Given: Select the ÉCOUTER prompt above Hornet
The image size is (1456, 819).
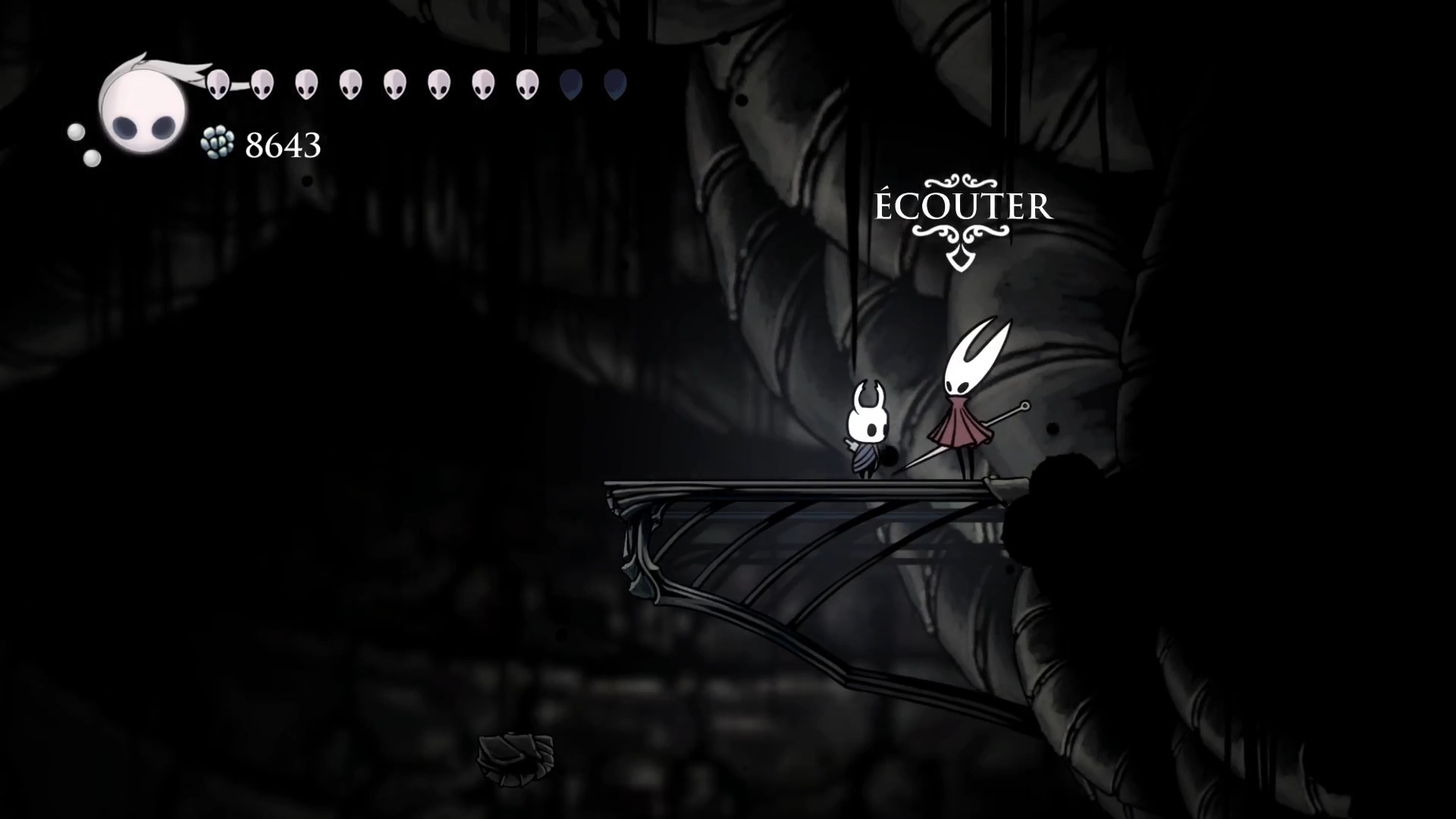Looking at the screenshot, I should point(963,207).
